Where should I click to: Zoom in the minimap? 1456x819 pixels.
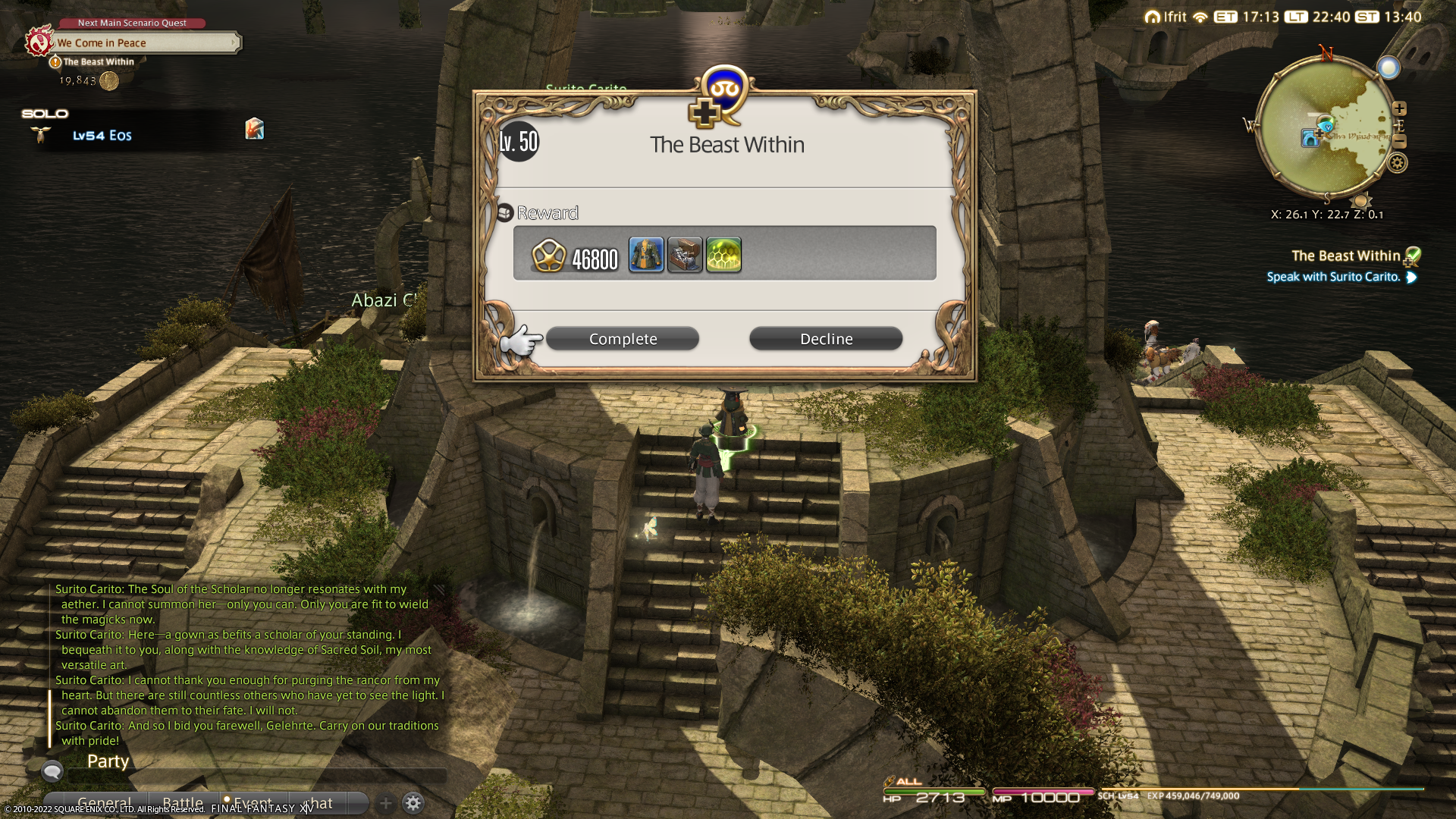[1400, 108]
